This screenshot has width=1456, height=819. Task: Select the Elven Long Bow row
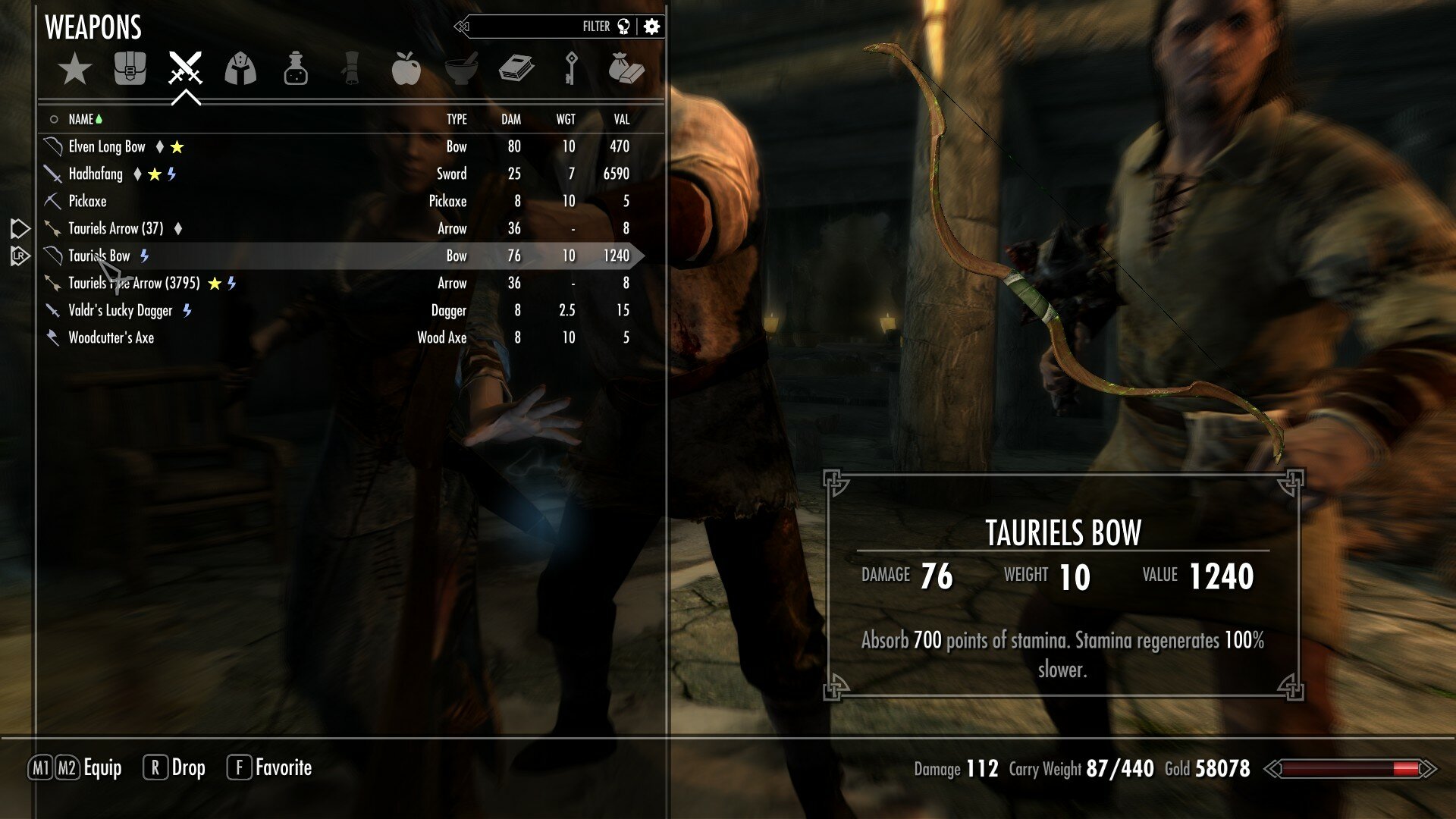coord(107,147)
